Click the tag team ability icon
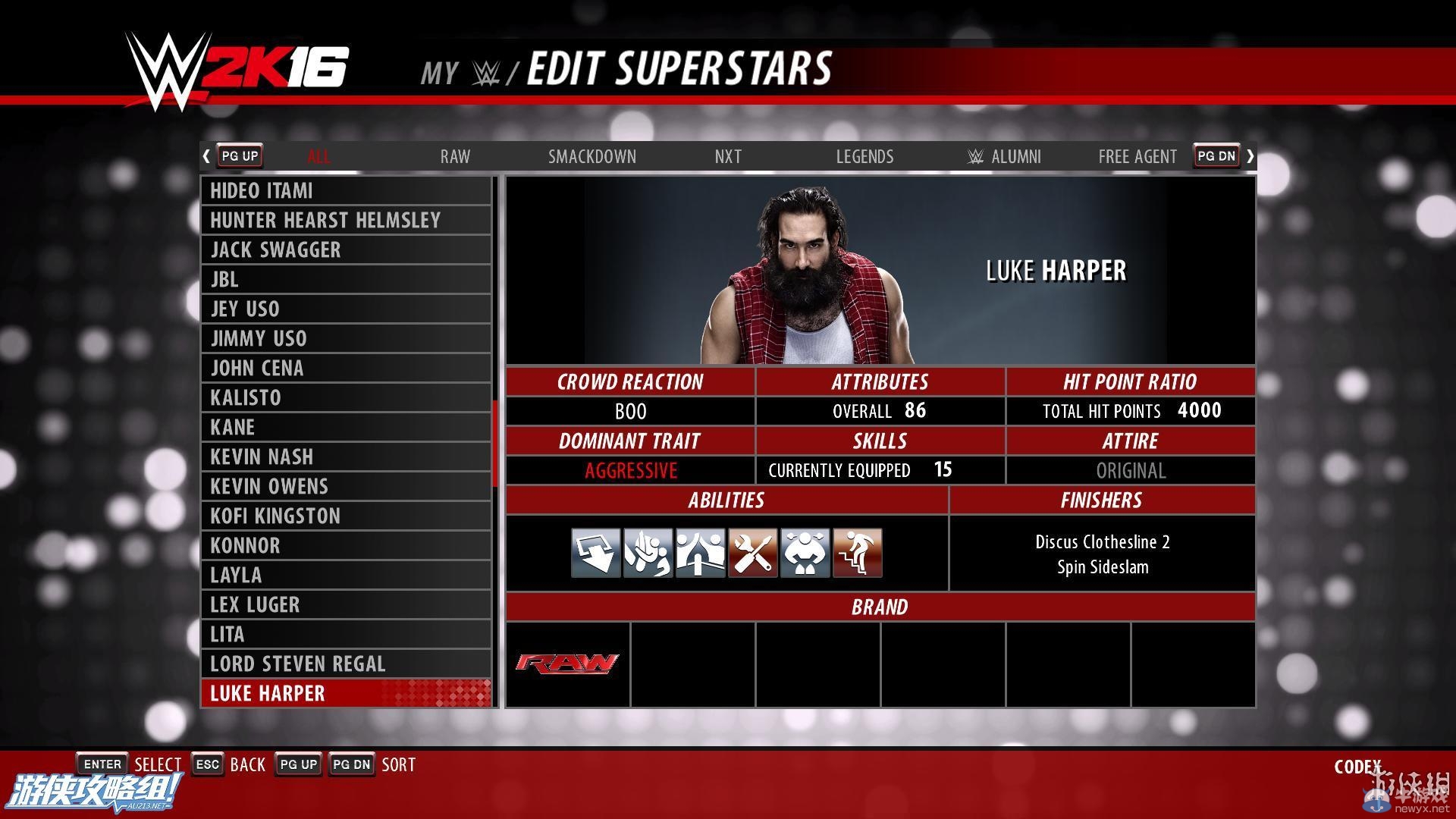 pos(701,552)
